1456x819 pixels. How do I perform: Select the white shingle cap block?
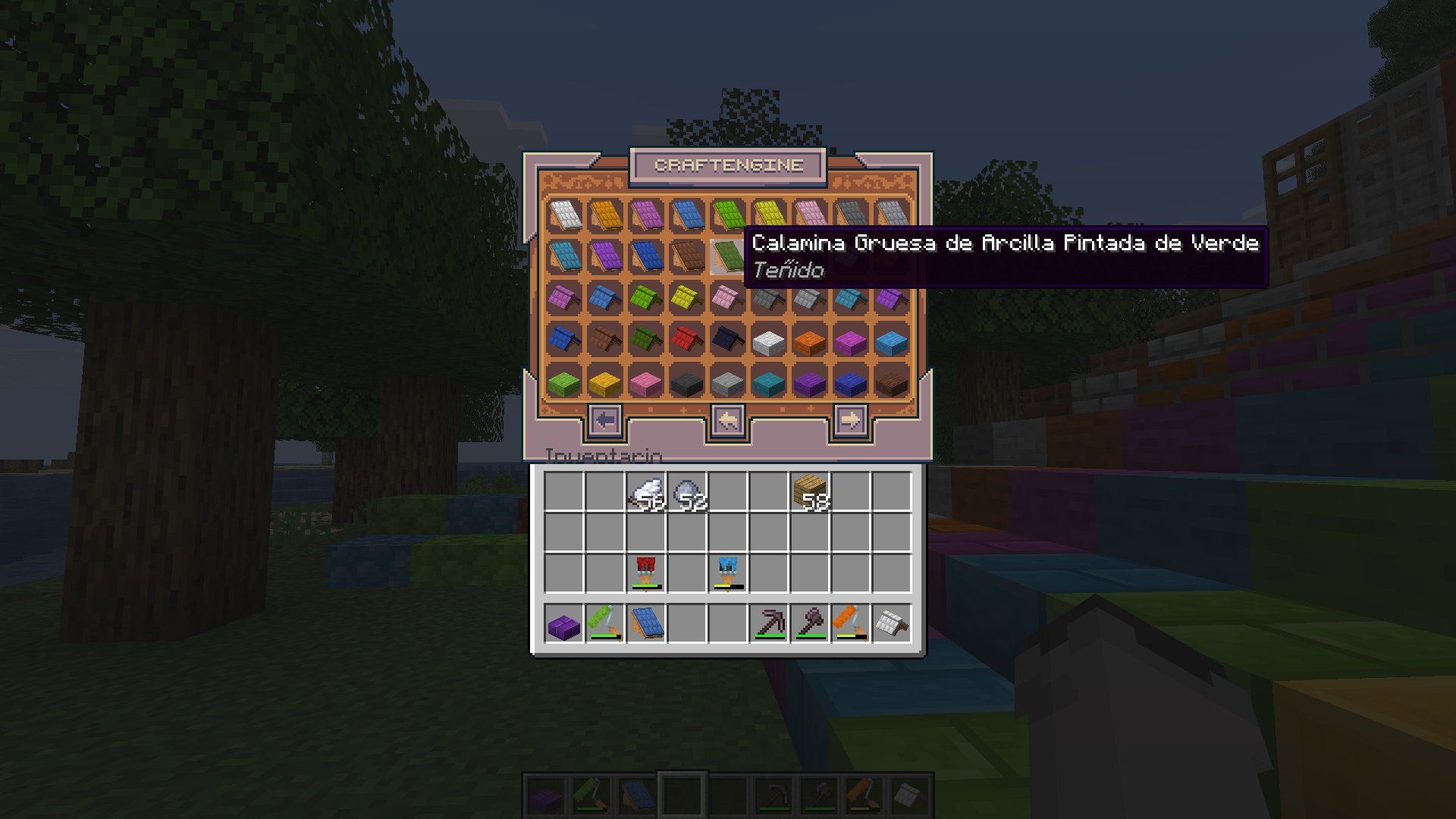pos(892,623)
